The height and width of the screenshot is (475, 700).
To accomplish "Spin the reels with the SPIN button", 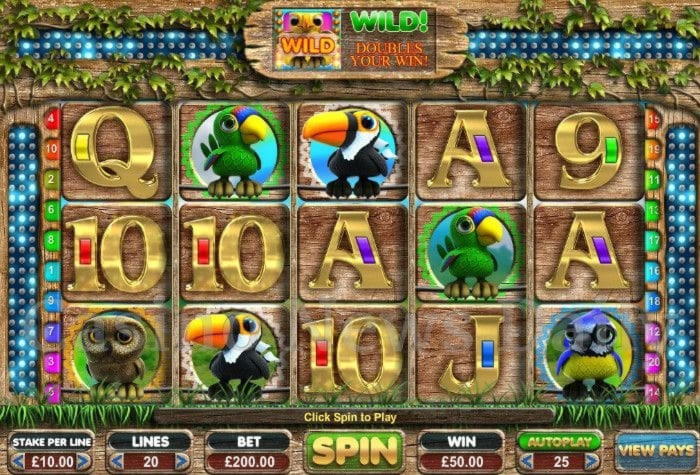I will coord(353,451).
